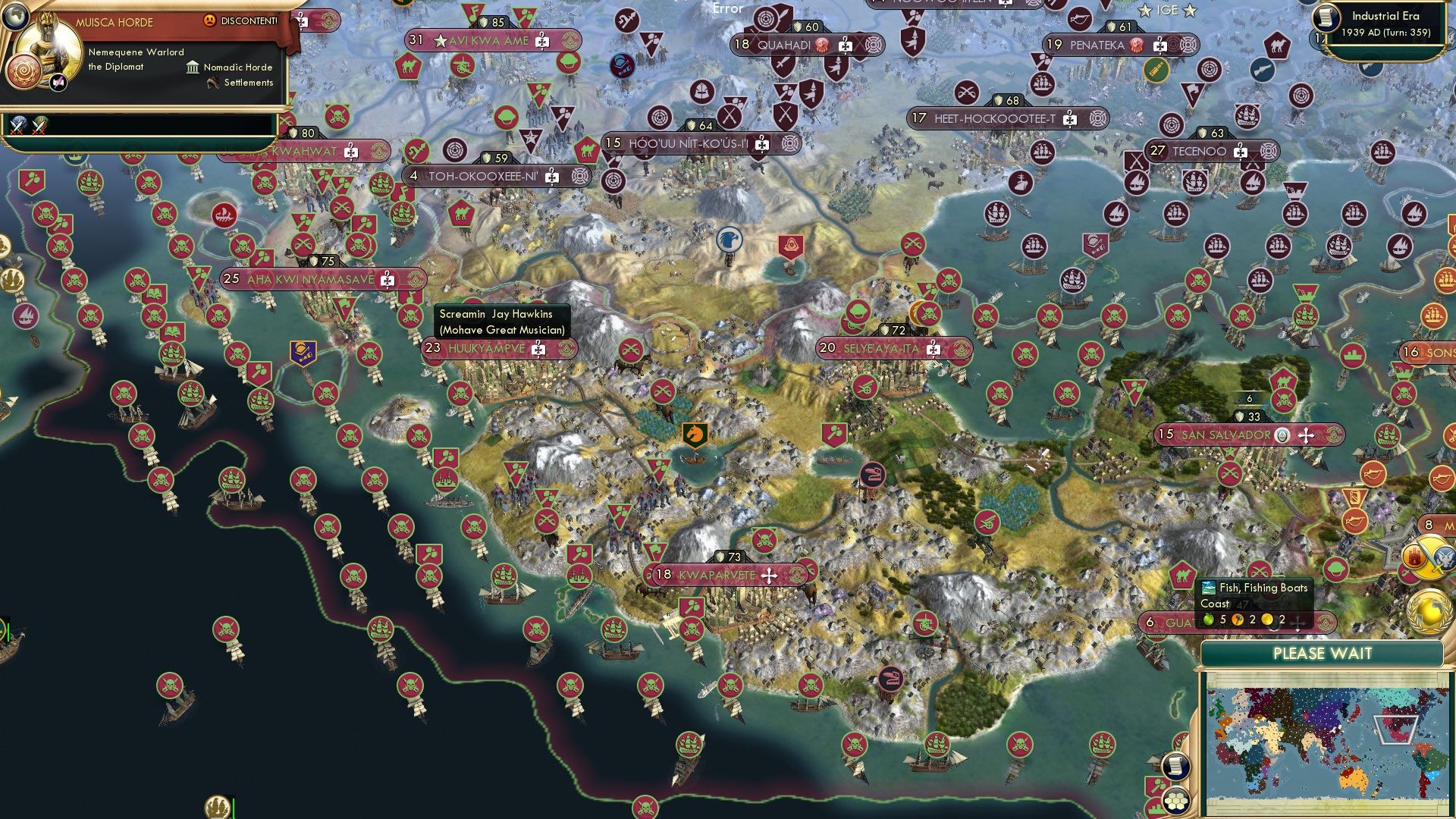The image size is (1456, 819).
Task: Toggle the crossed-out music icon on leader portrait
Action: [57, 83]
